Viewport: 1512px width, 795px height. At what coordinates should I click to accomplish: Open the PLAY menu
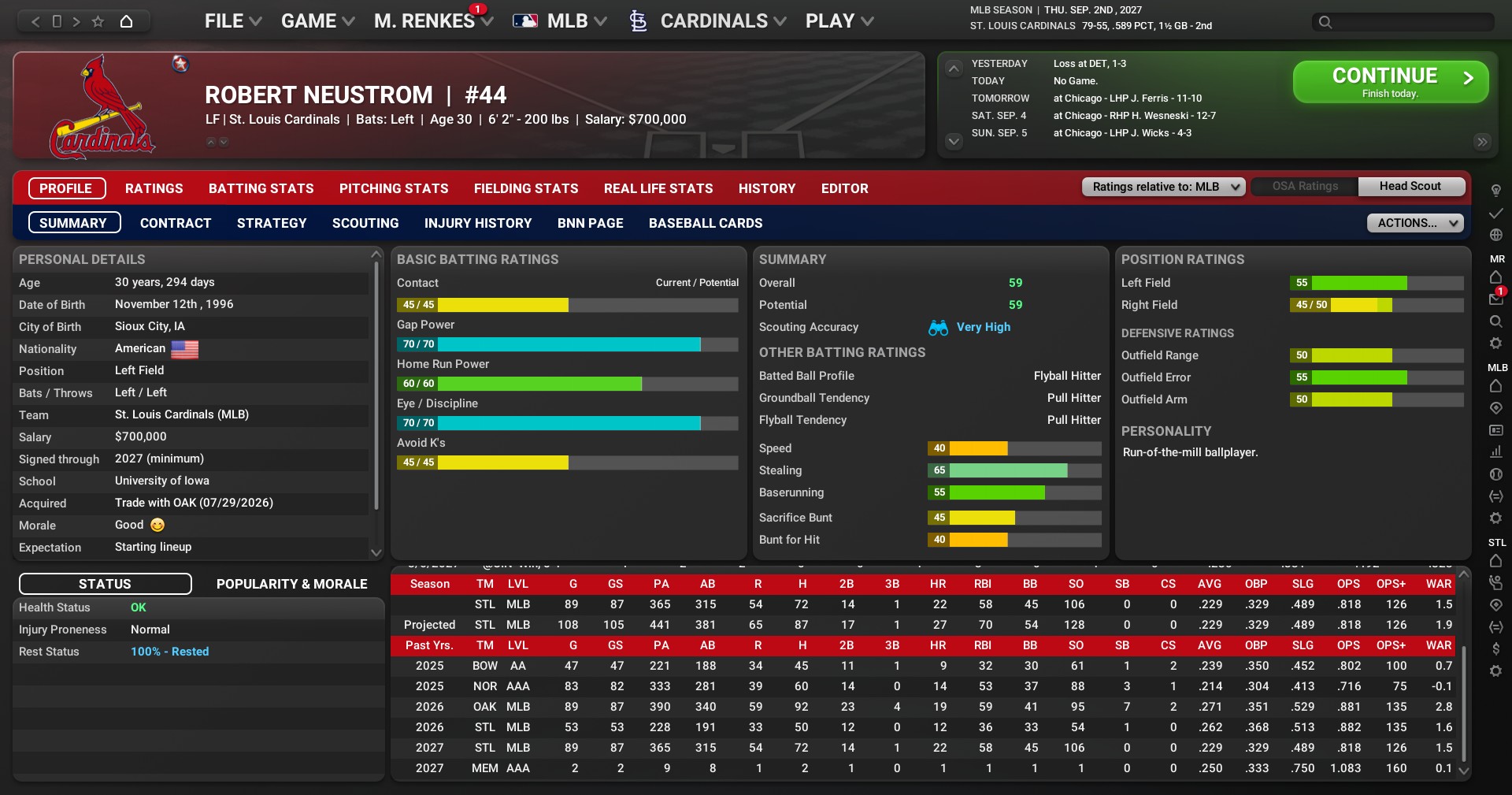click(839, 21)
